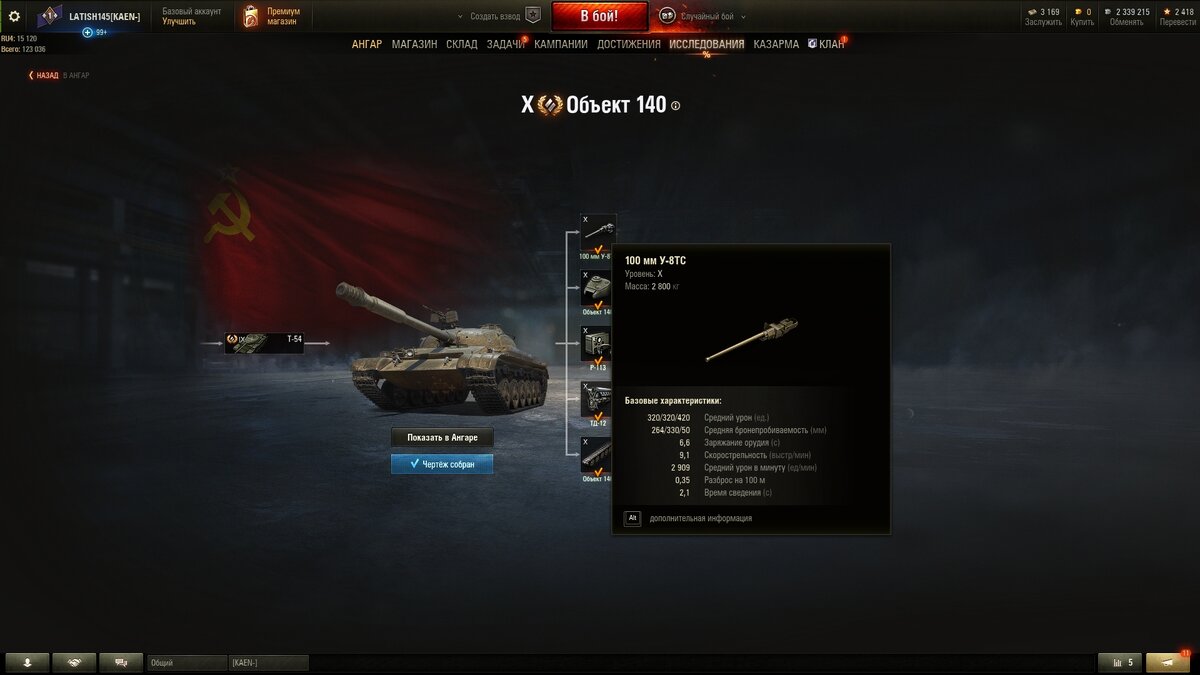Image resolution: width=1200 pixels, height=675 pixels.
Task: Open the "Магазин" tab
Action: click(x=414, y=44)
